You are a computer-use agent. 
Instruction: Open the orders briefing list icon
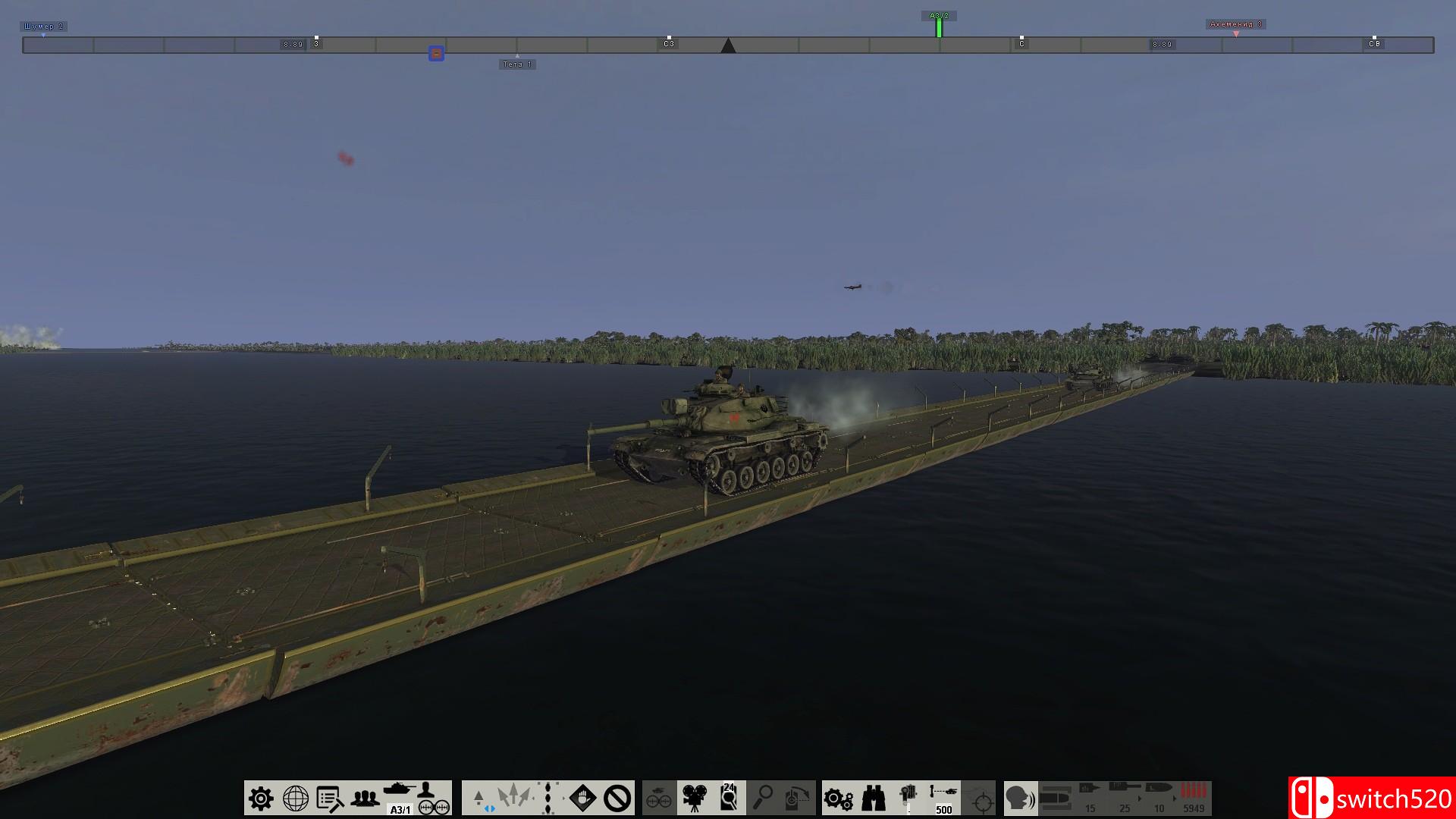tap(328, 798)
